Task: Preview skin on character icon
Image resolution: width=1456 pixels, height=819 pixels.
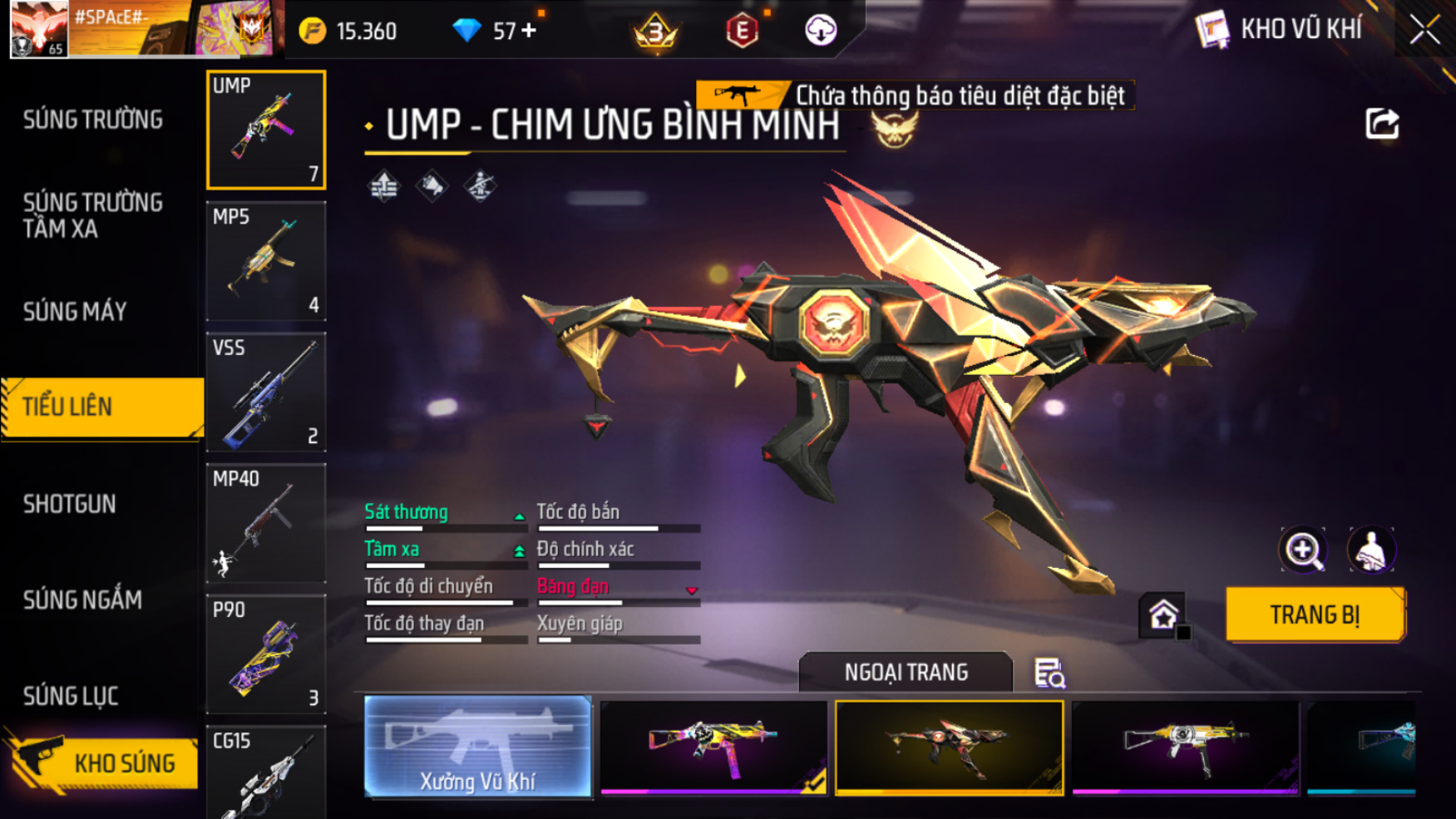Action: 1370,550
